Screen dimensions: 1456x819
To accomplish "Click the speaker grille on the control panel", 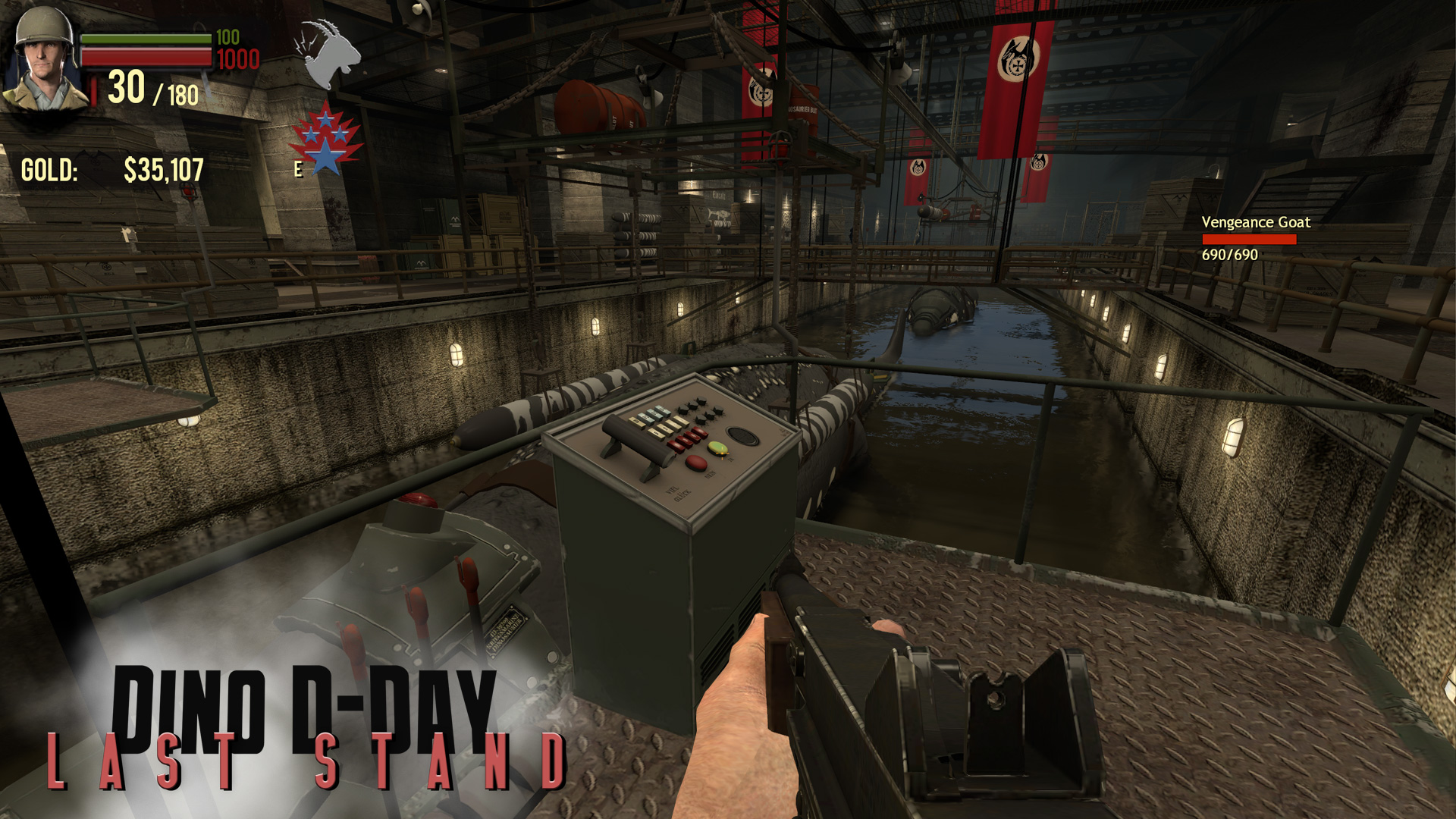I will pos(742,436).
